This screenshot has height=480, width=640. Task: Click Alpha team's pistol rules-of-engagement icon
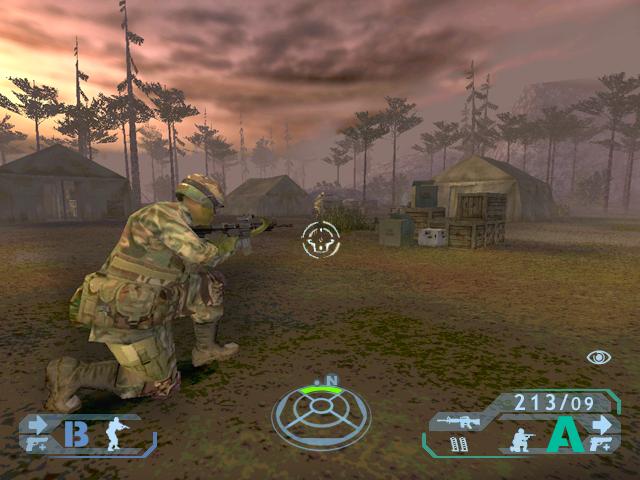602,444
